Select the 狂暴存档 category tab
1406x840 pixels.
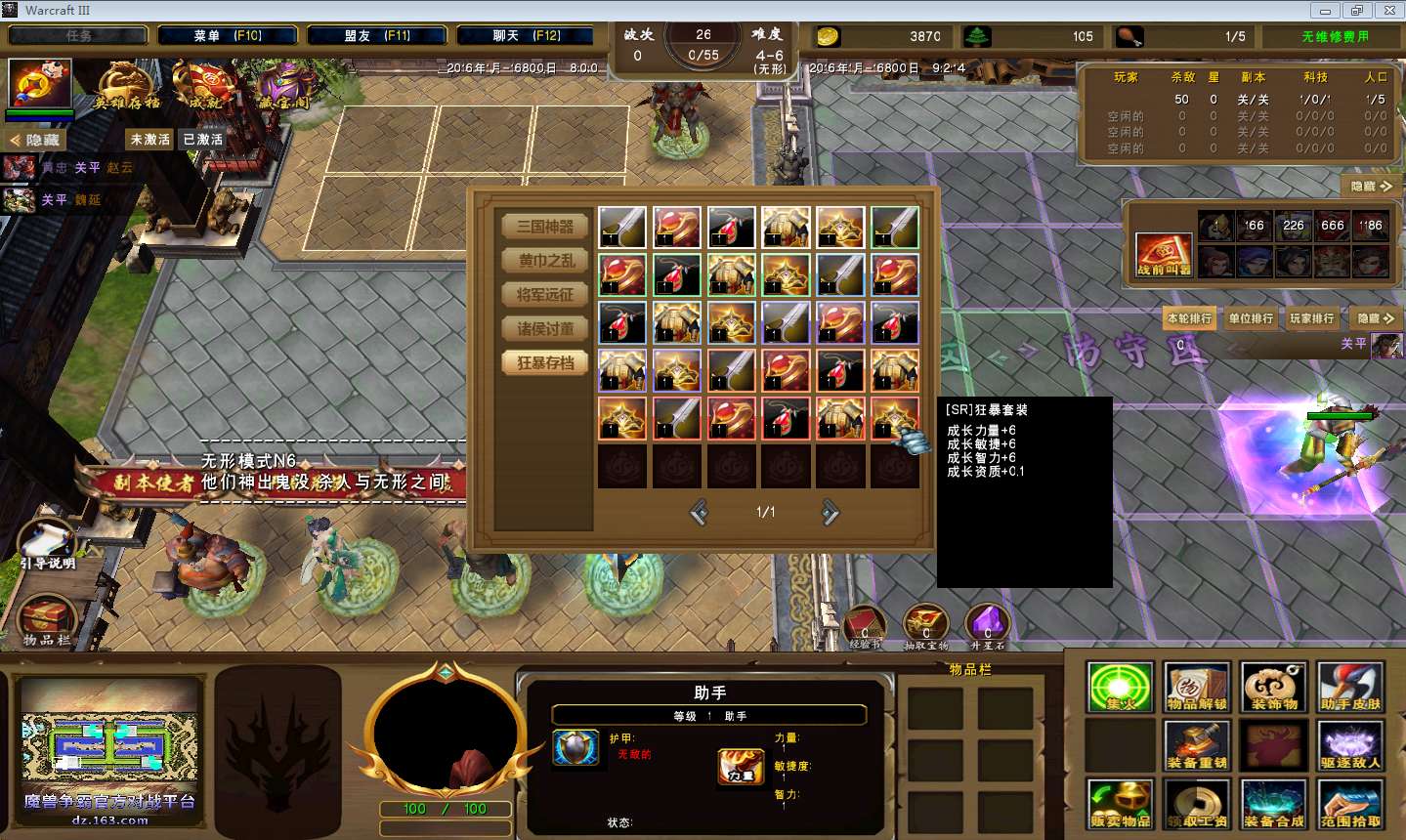tap(545, 363)
